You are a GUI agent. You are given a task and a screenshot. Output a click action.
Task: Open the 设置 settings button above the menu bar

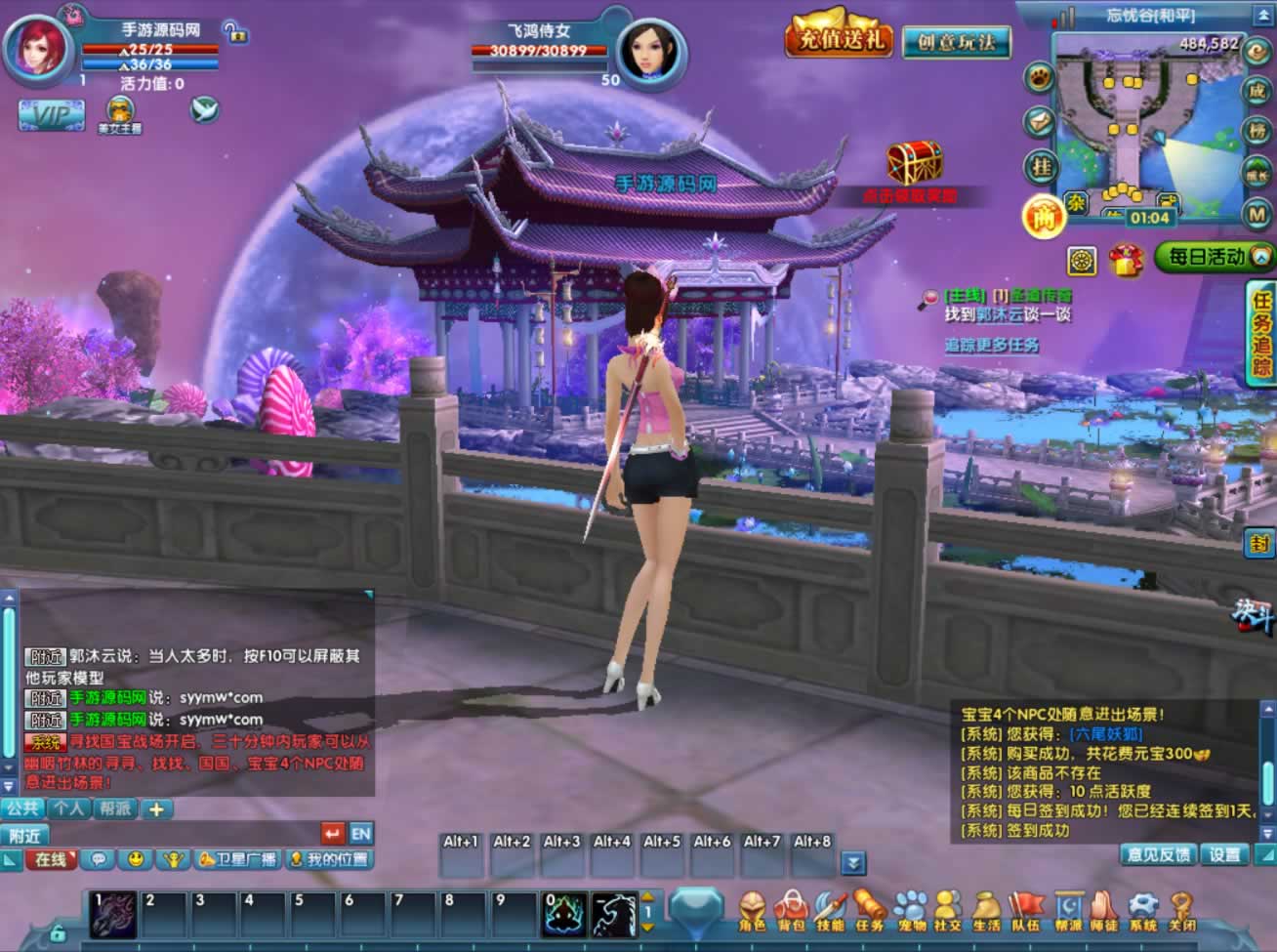coord(1224,854)
